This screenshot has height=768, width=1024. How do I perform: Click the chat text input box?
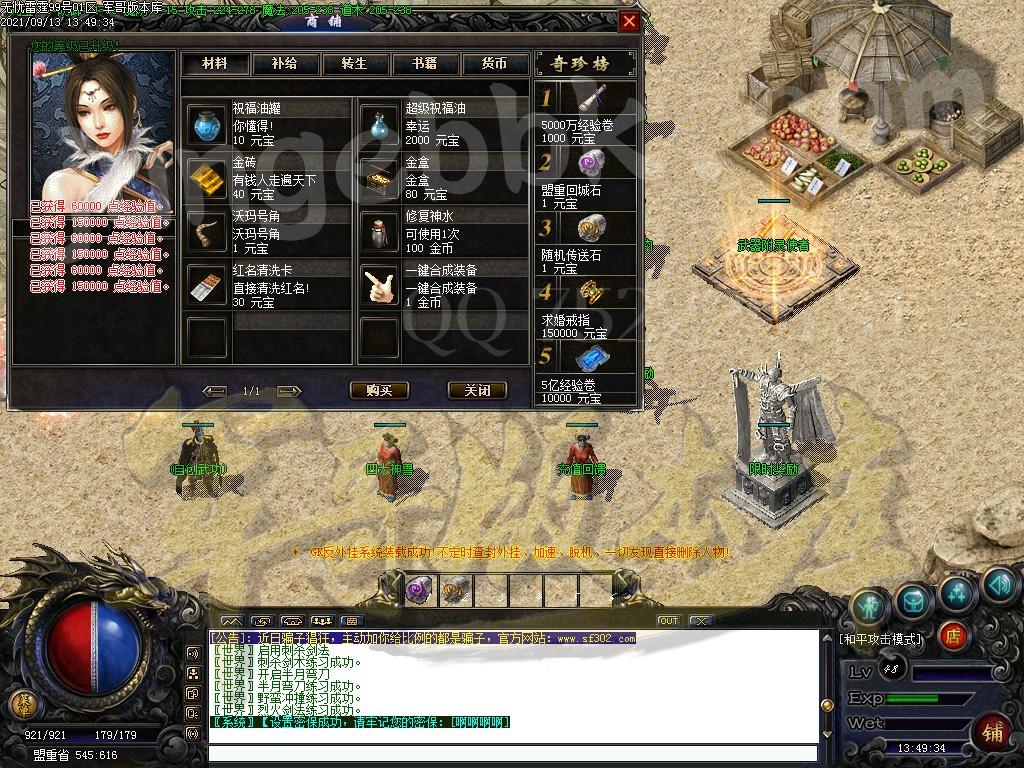pyautogui.click(x=512, y=753)
